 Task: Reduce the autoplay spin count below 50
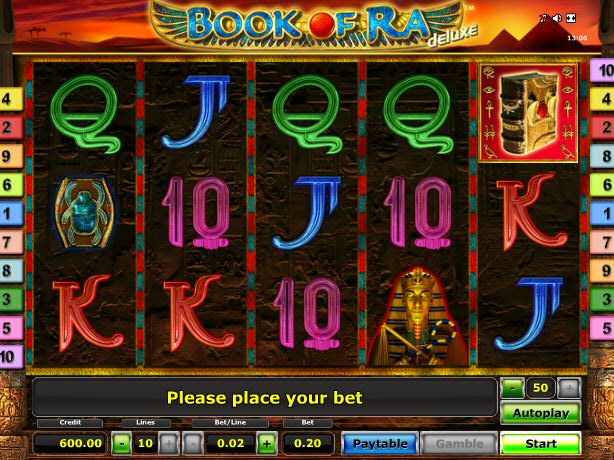(x=512, y=388)
